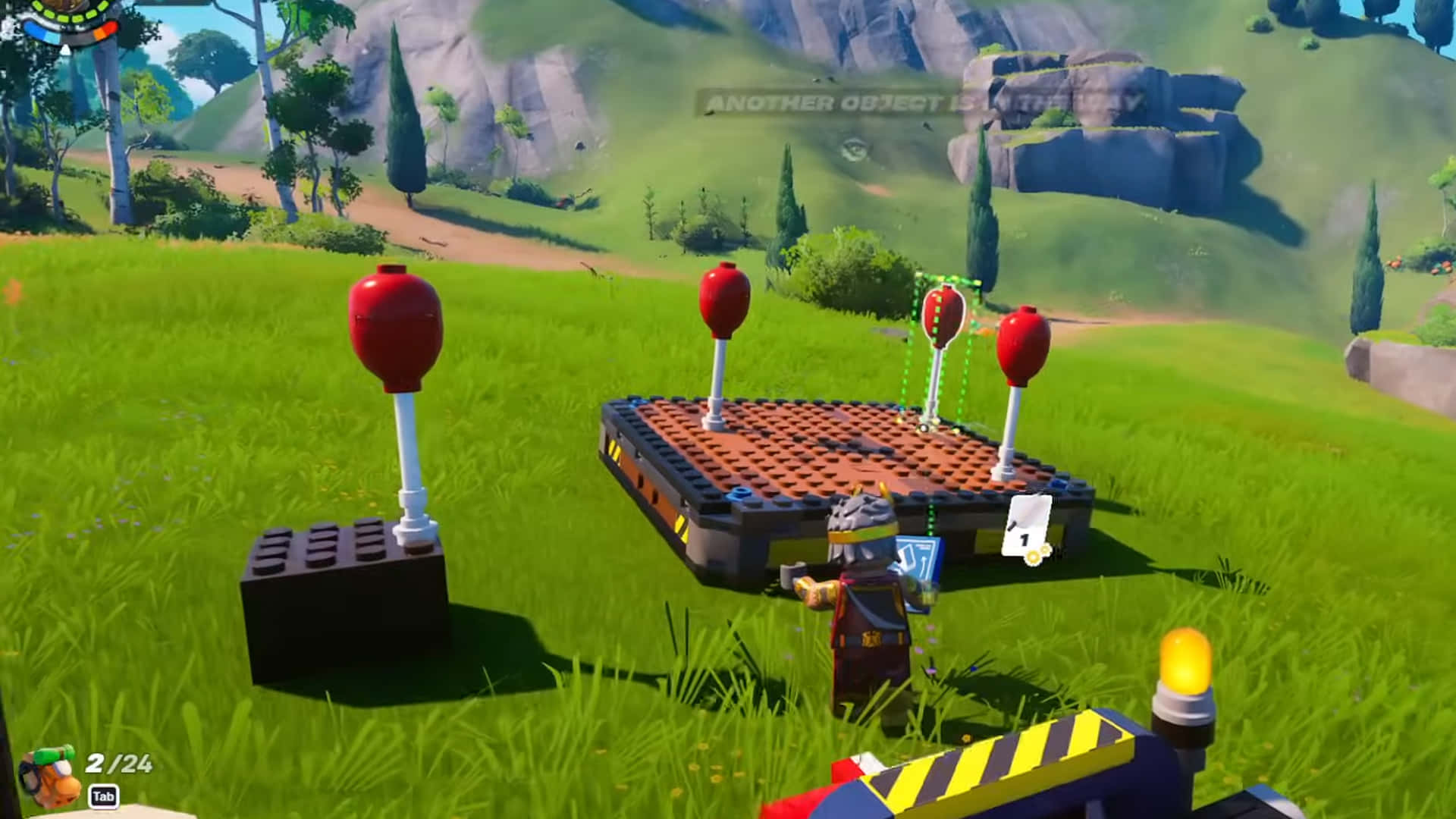This screenshot has width=1456, height=819.
Task: Click the character's portrait in the compass circle
Action: coord(67,6)
